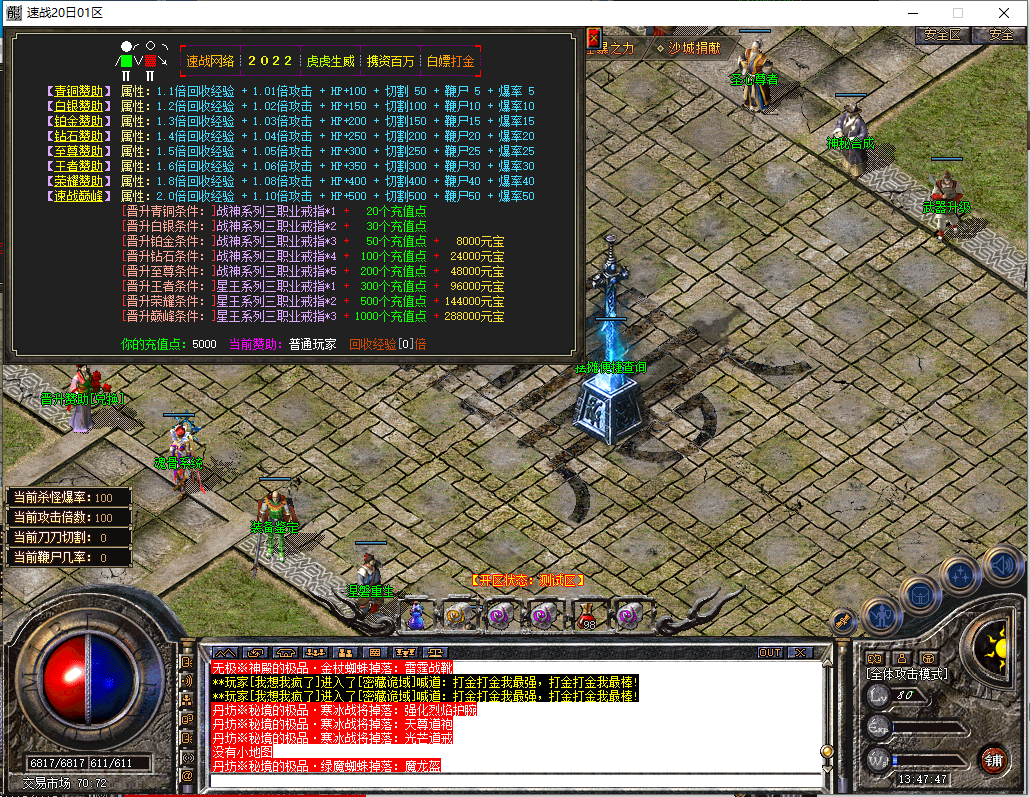1030x797 pixels.
Task: Choose the 王者赞助 sponsor tier
Action: (x=77, y=166)
